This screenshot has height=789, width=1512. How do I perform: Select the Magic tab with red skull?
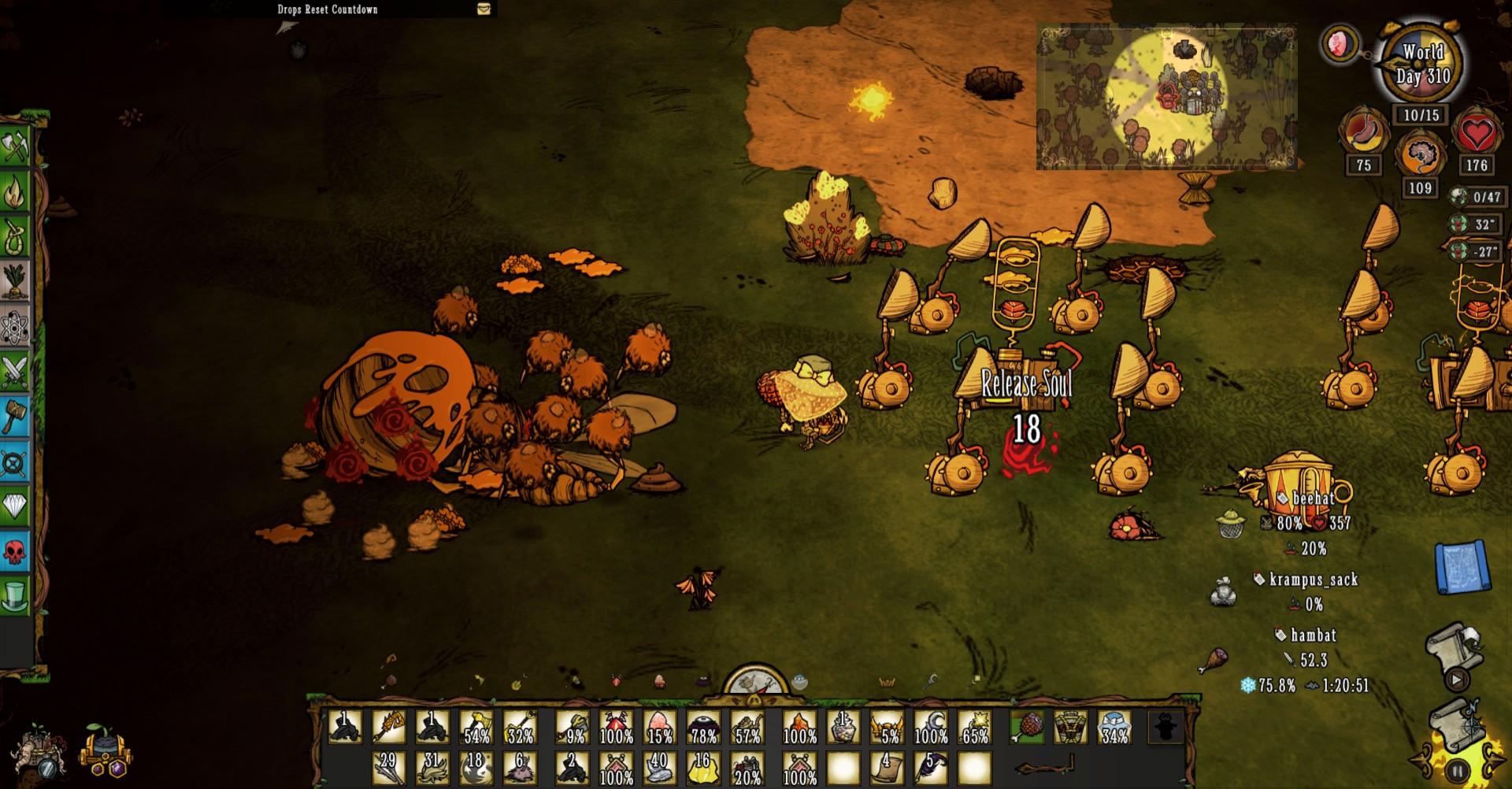pyautogui.click(x=15, y=550)
